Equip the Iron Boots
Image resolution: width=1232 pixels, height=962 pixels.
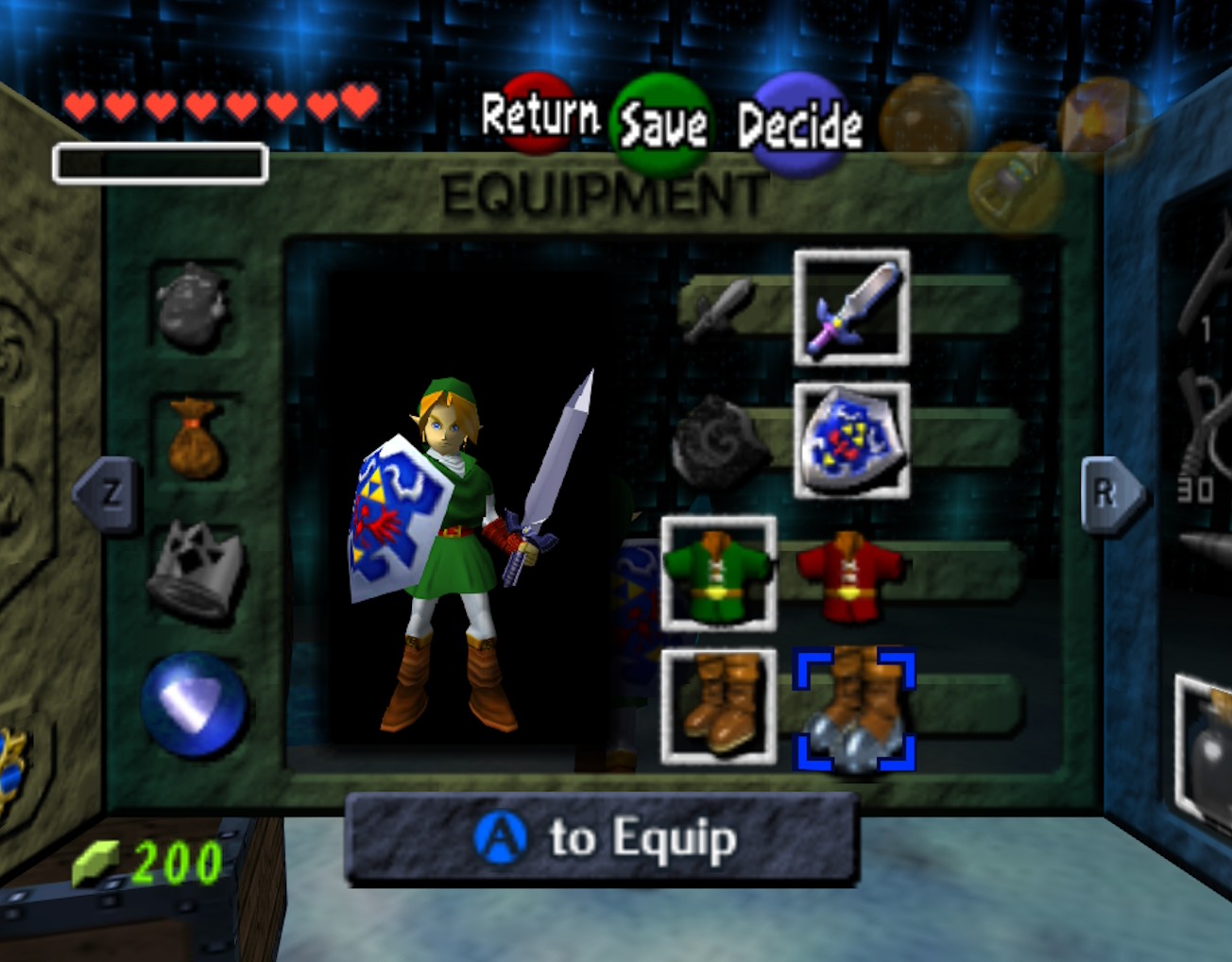(x=855, y=709)
